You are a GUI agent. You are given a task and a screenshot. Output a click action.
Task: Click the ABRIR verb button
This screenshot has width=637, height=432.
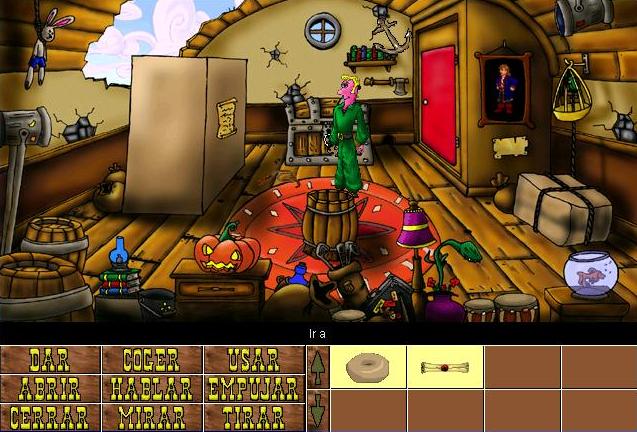pos(50,388)
